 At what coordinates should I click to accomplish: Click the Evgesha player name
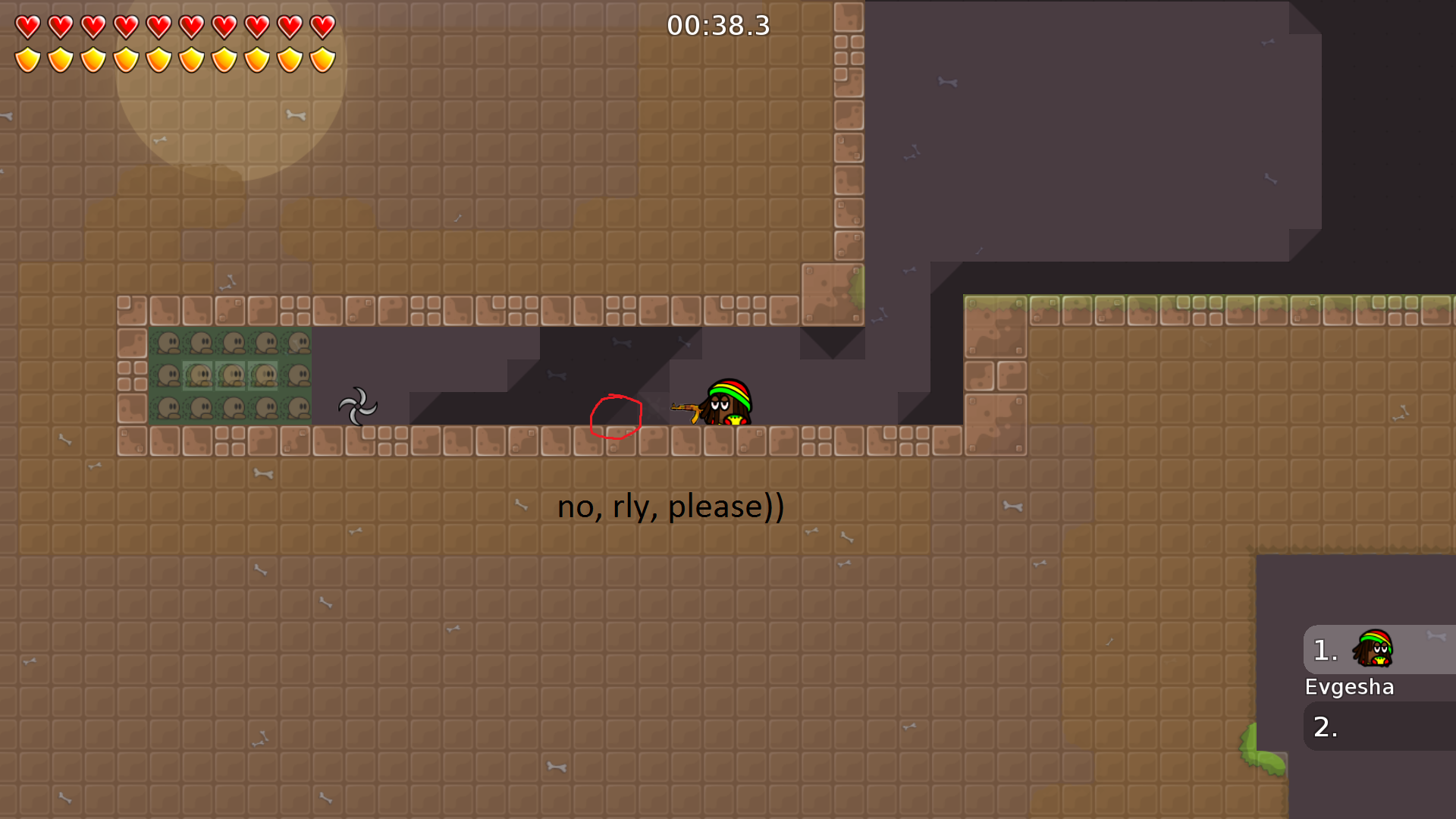1349,686
